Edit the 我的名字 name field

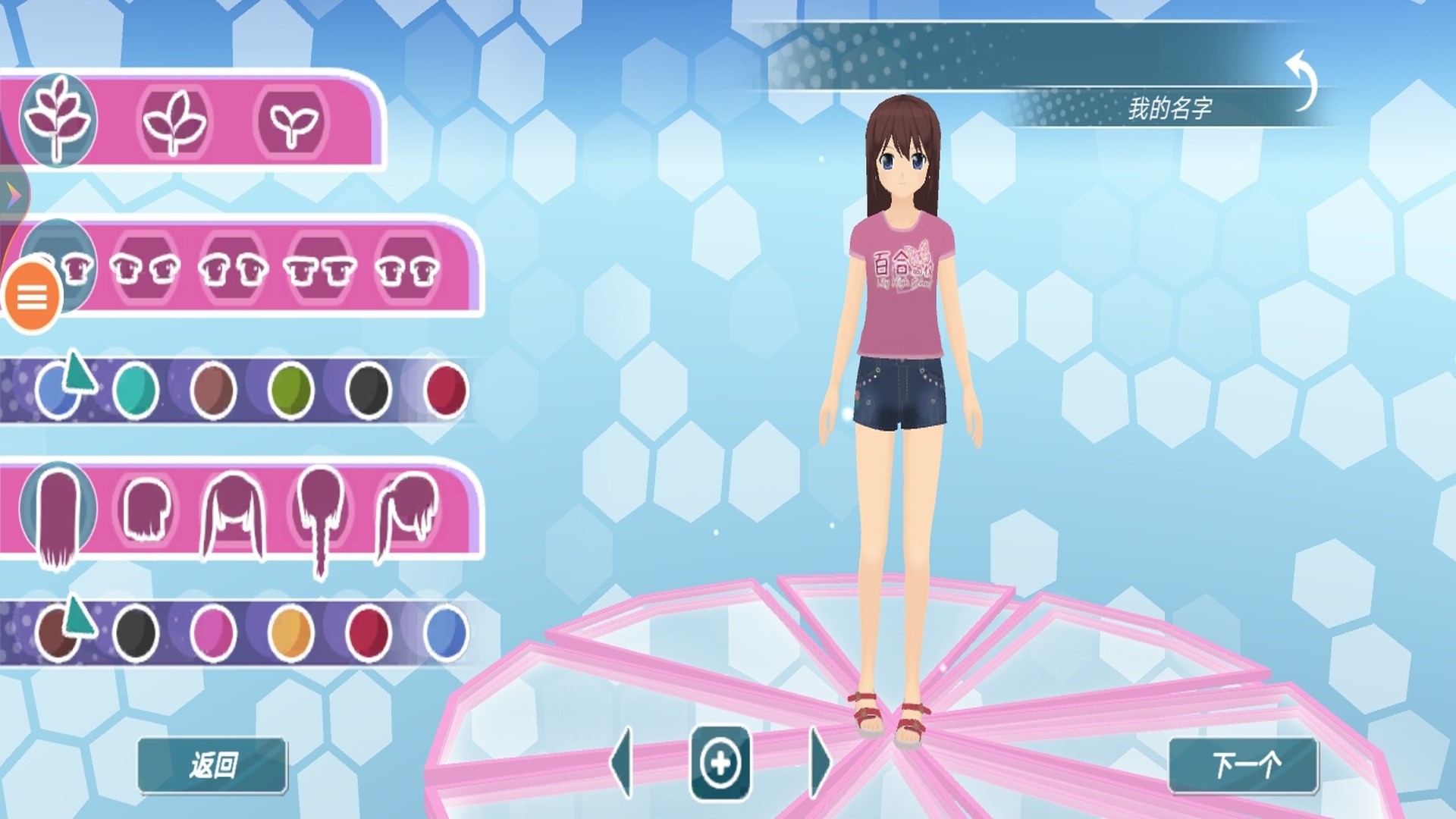tap(1169, 108)
